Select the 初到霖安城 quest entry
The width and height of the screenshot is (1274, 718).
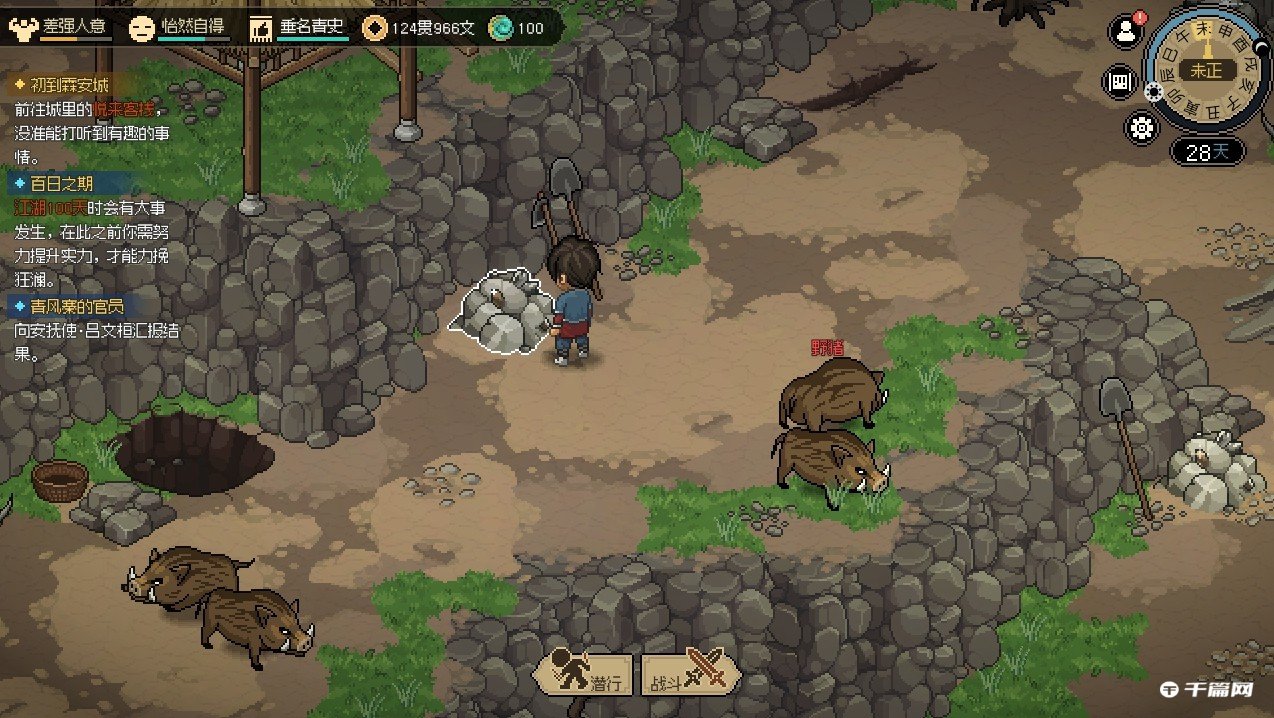pos(69,85)
